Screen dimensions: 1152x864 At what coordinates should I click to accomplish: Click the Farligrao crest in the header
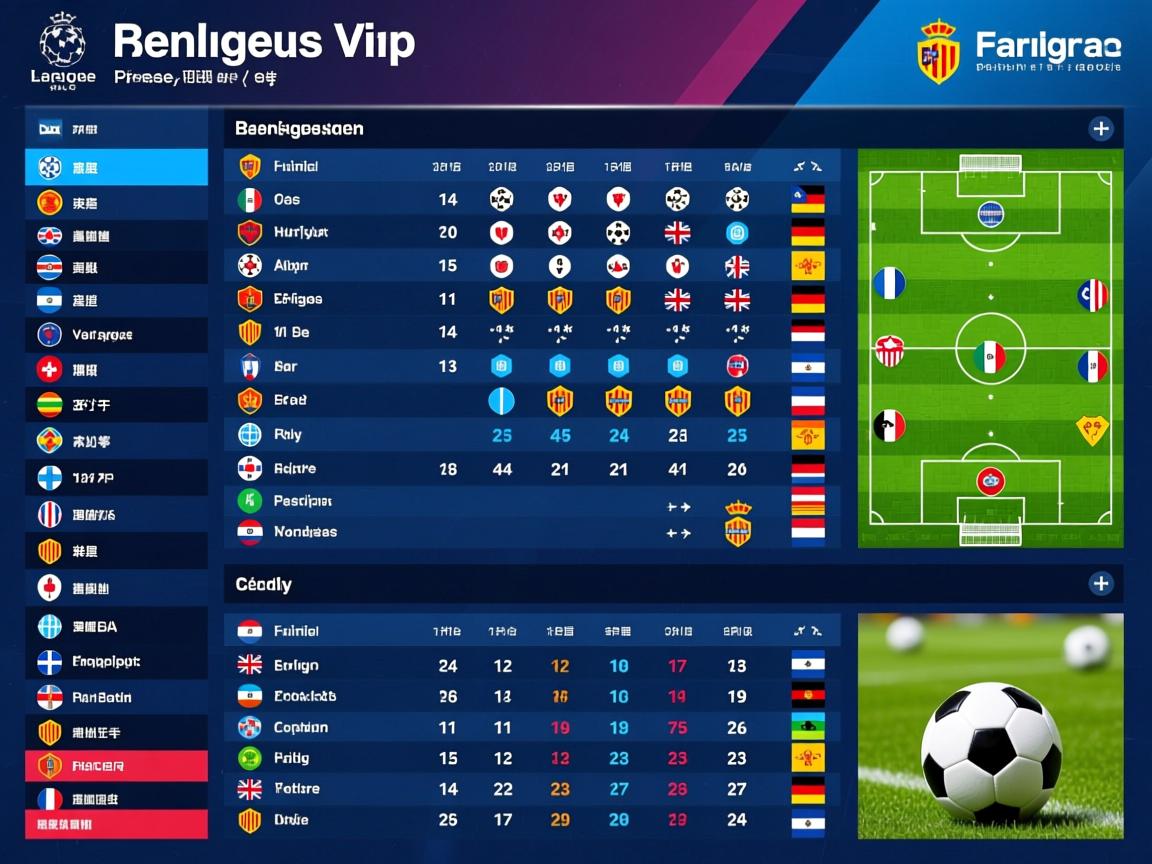click(938, 52)
